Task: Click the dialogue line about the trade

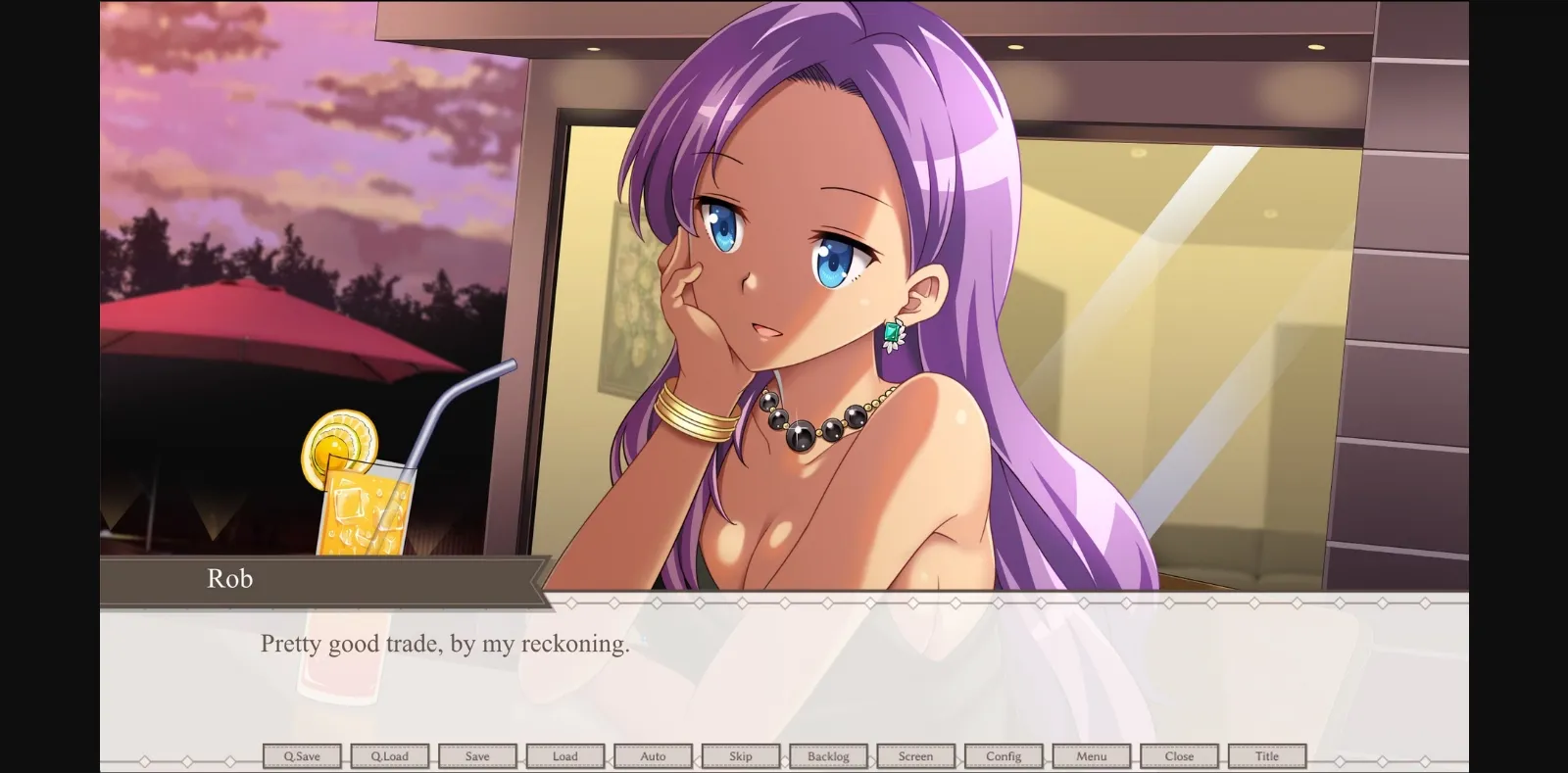Action: 445,644
